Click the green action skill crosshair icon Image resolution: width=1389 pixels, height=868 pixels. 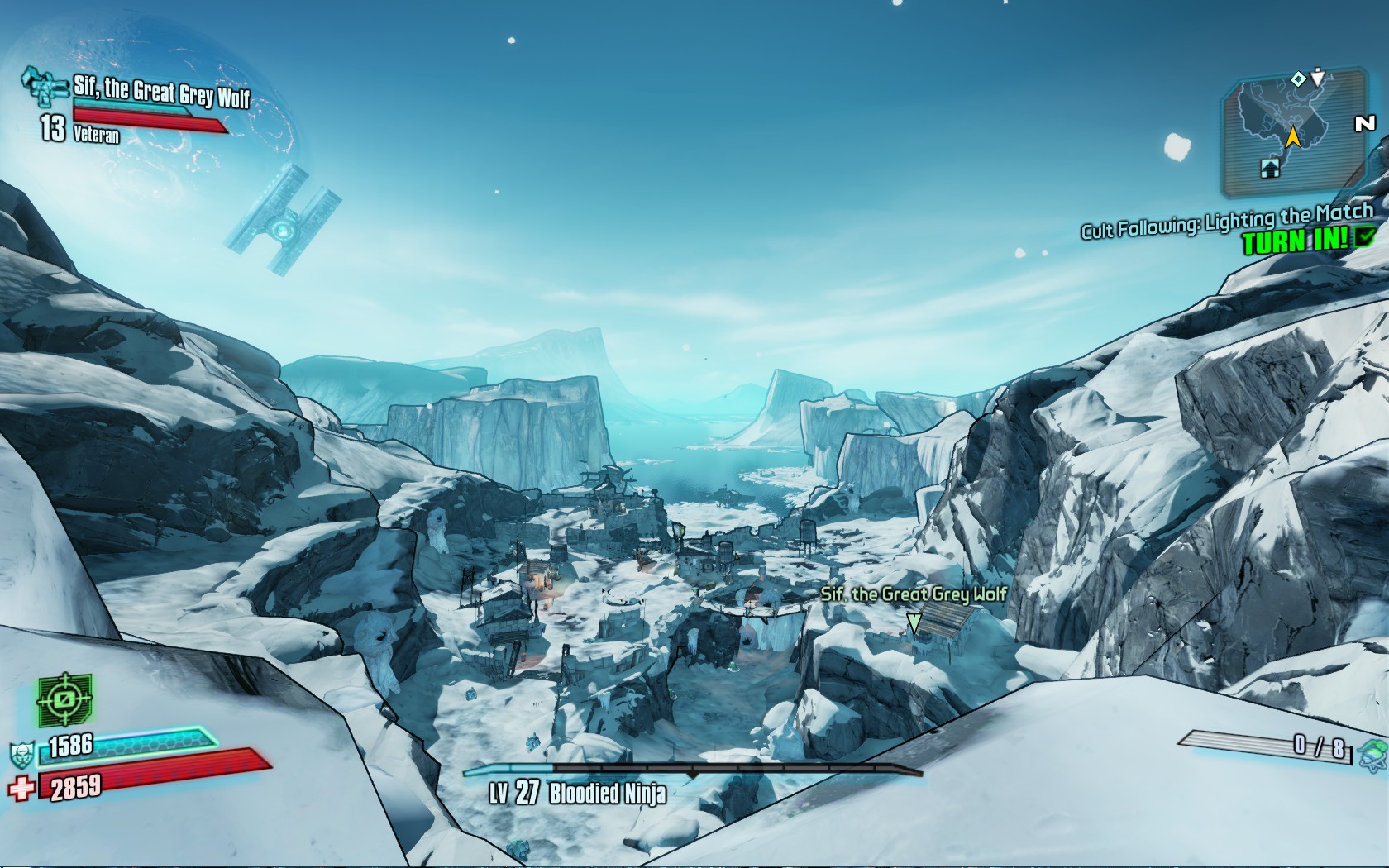tap(64, 700)
